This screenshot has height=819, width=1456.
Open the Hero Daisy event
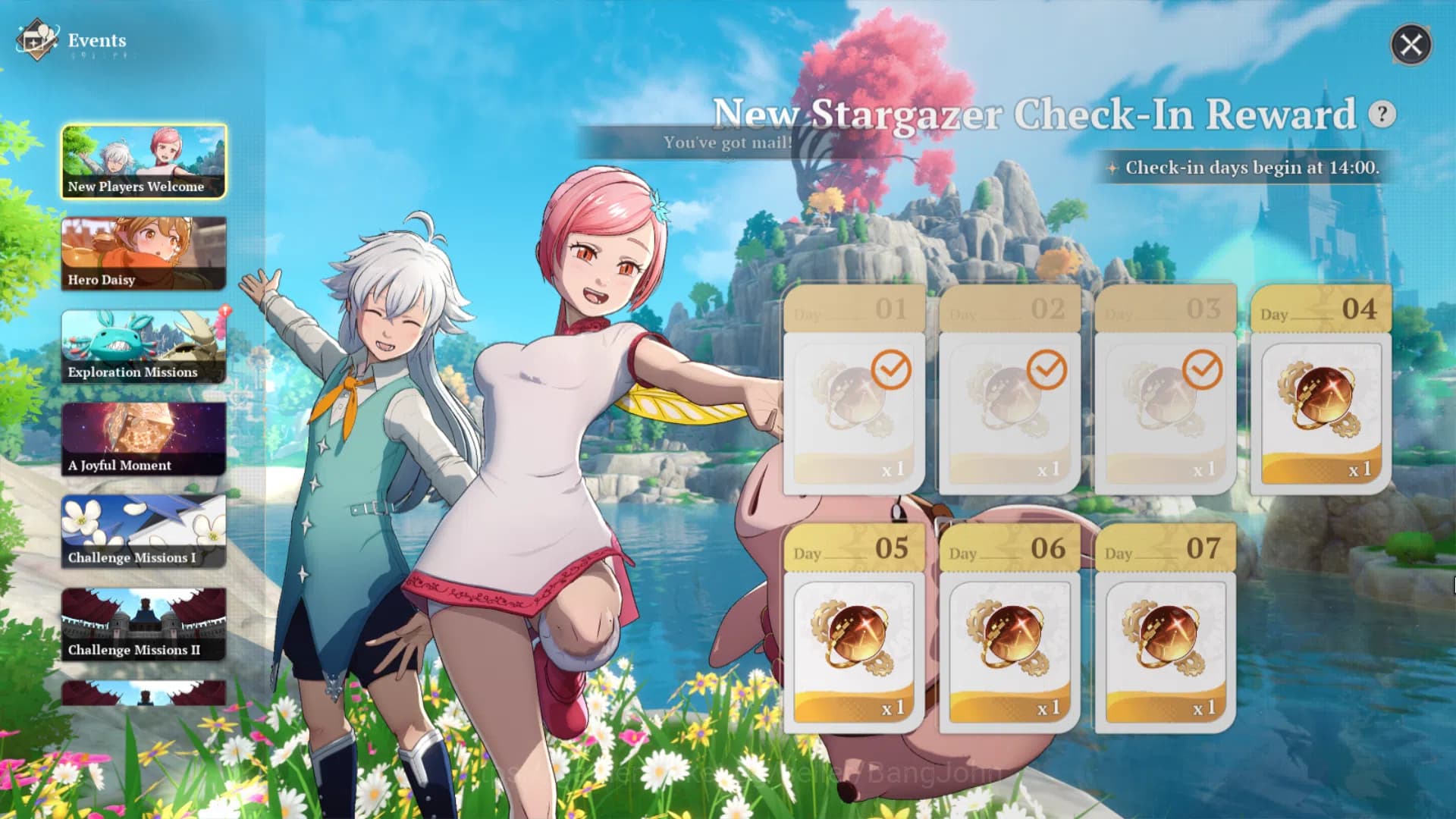[x=143, y=255]
